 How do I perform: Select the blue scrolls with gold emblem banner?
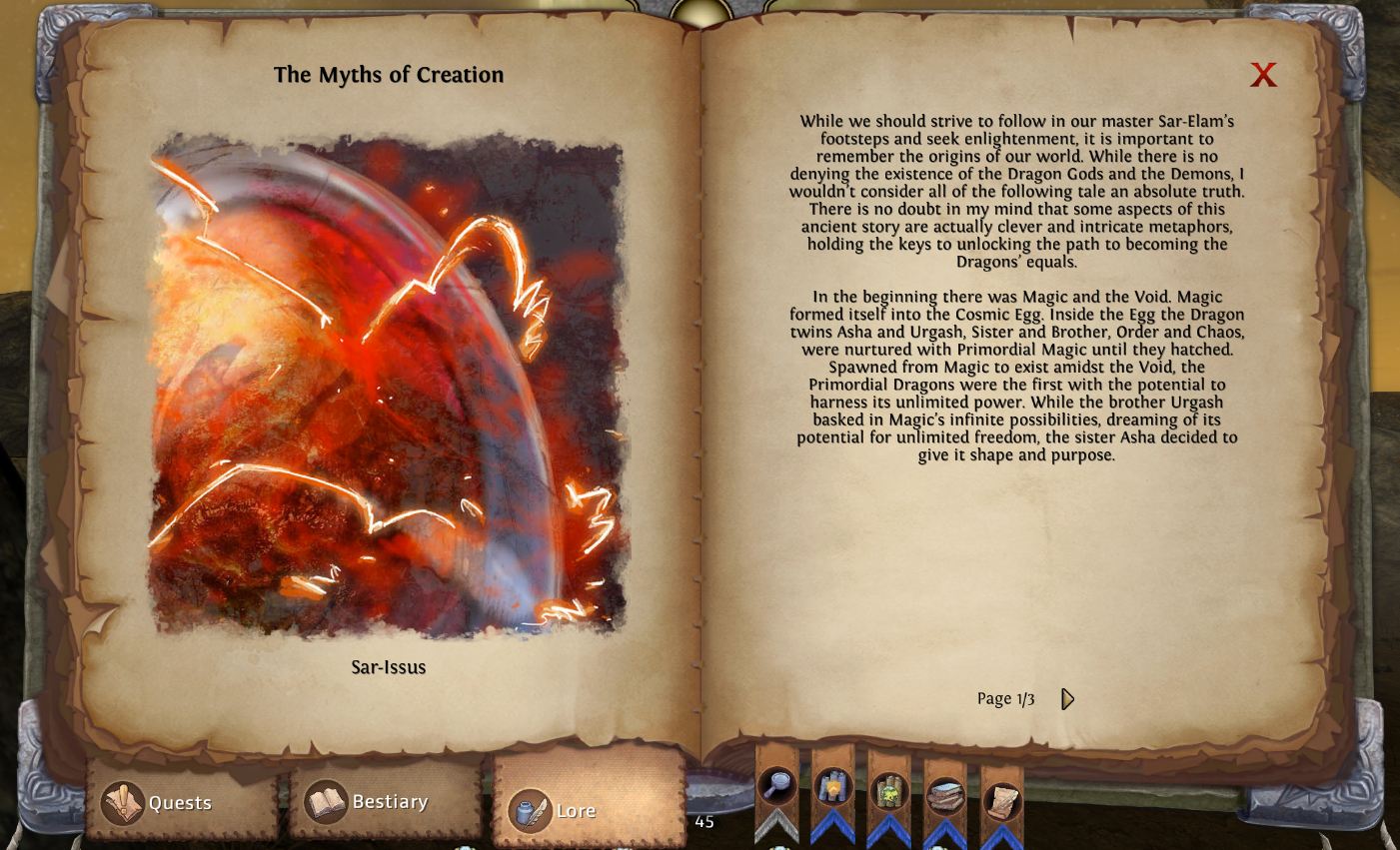pos(832,789)
